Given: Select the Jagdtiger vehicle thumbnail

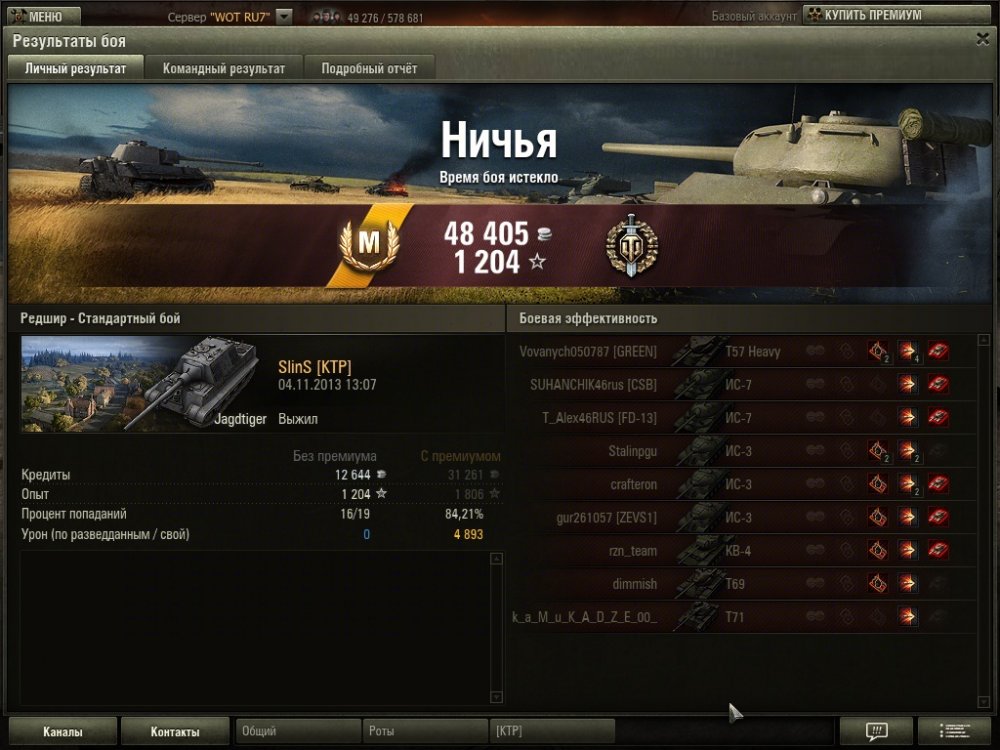Looking at the screenshot, I should click(144, 385).
